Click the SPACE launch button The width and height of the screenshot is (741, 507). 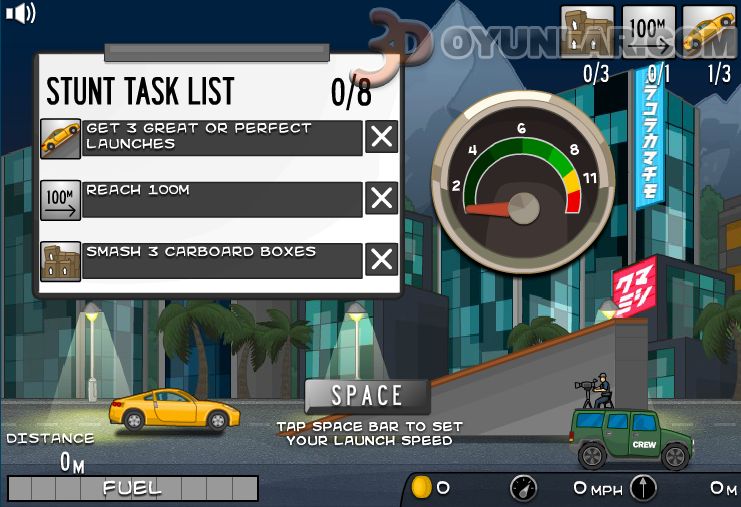coord(367,396)
